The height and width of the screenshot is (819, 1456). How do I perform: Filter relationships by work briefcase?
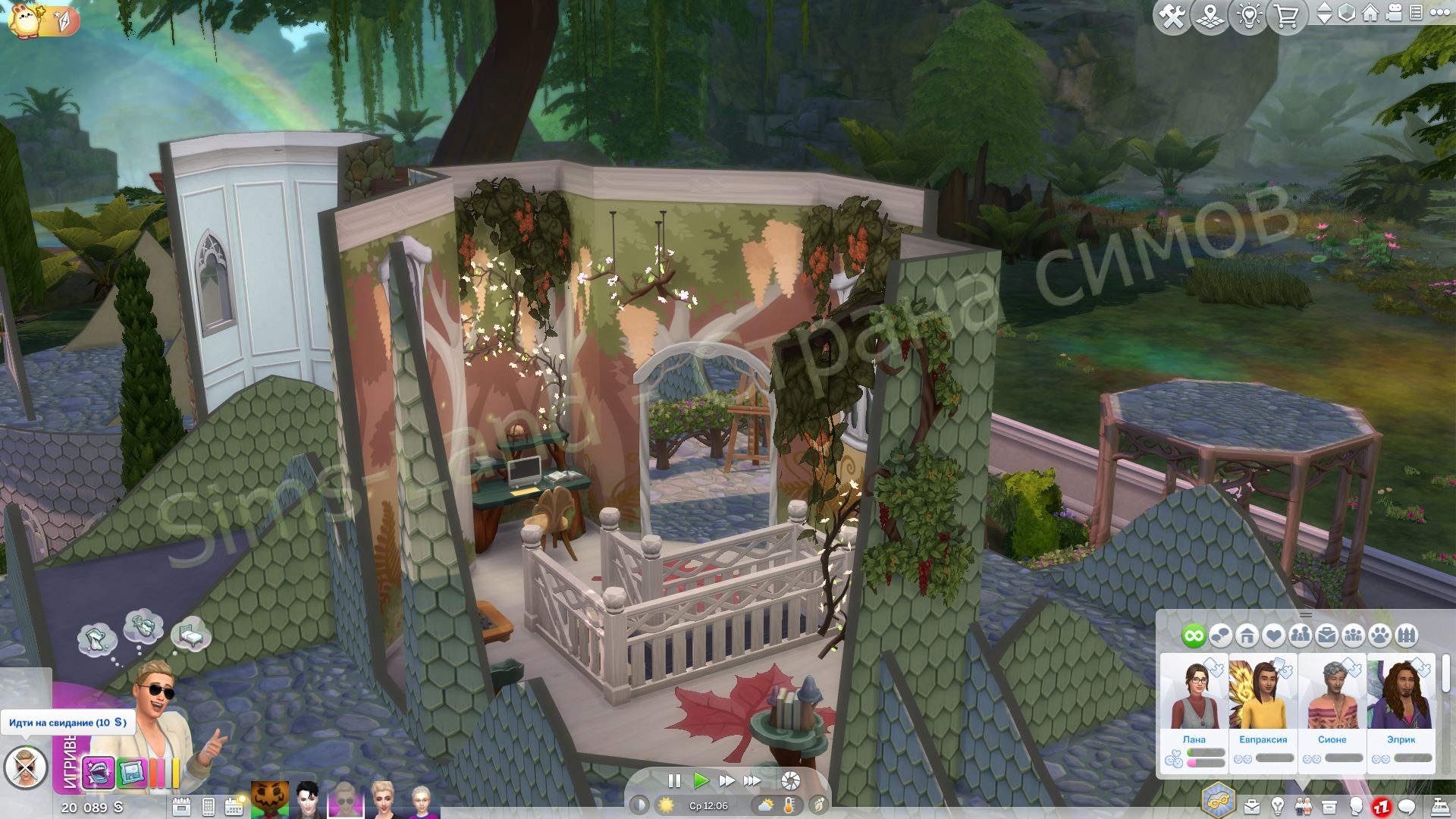coord(1327,635)
